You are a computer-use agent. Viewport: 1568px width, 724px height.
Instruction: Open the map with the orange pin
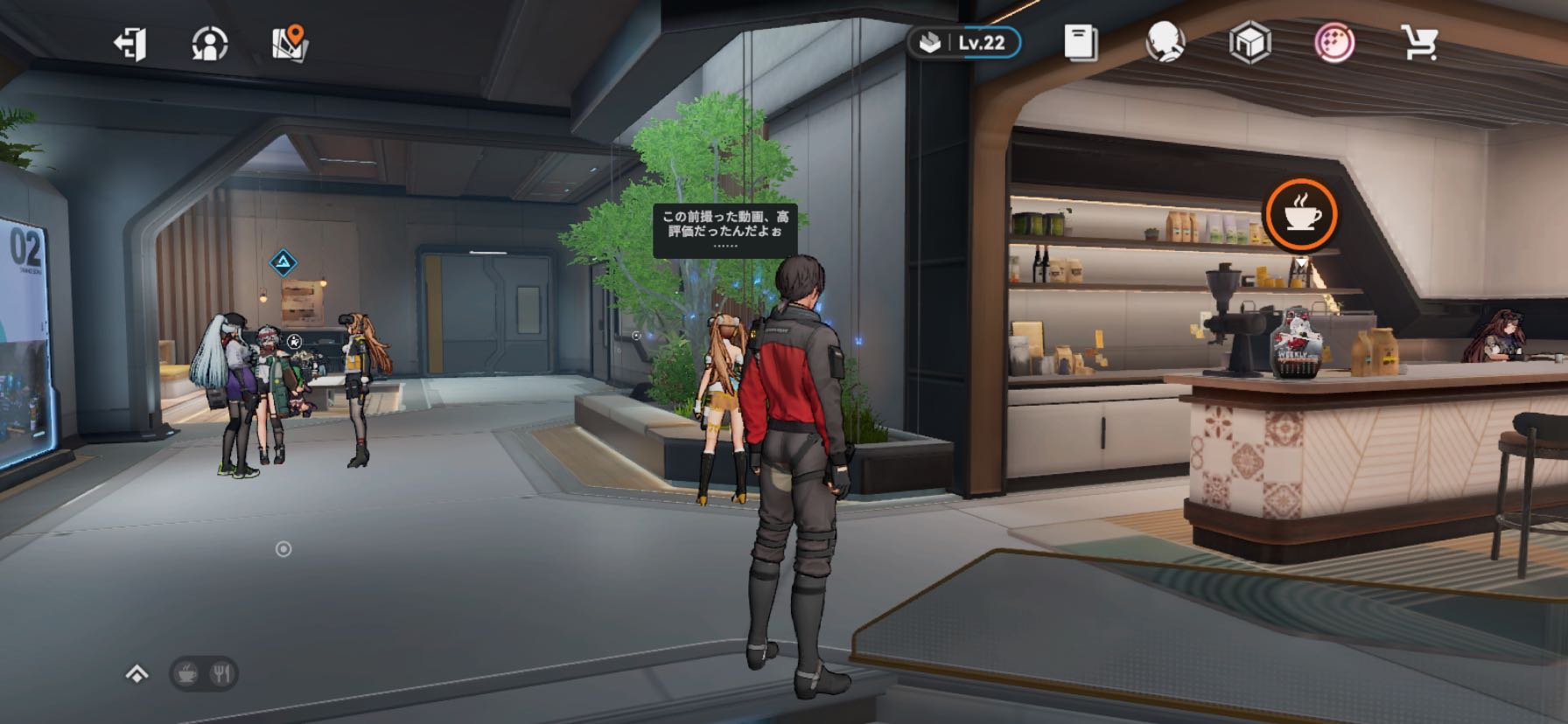pos(290,43)
